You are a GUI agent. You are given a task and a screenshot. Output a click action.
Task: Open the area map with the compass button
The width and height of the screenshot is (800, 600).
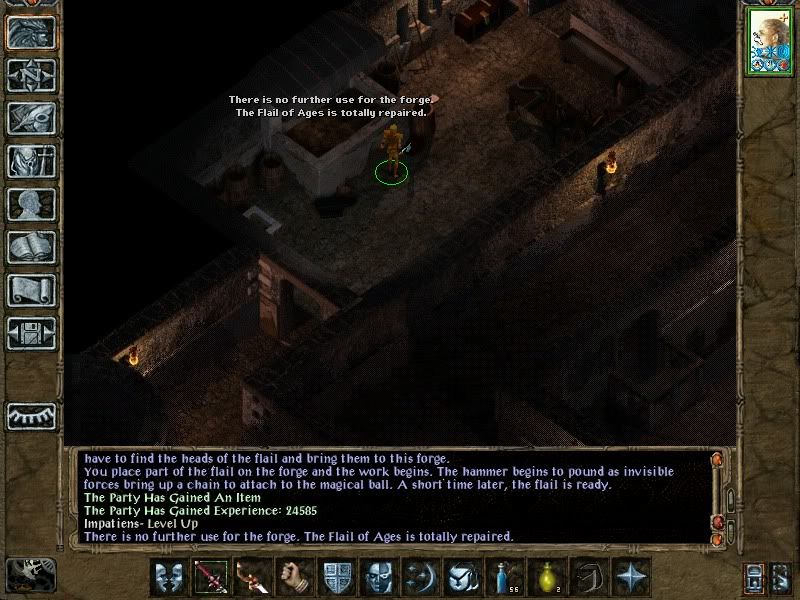(x=31, y=75)
